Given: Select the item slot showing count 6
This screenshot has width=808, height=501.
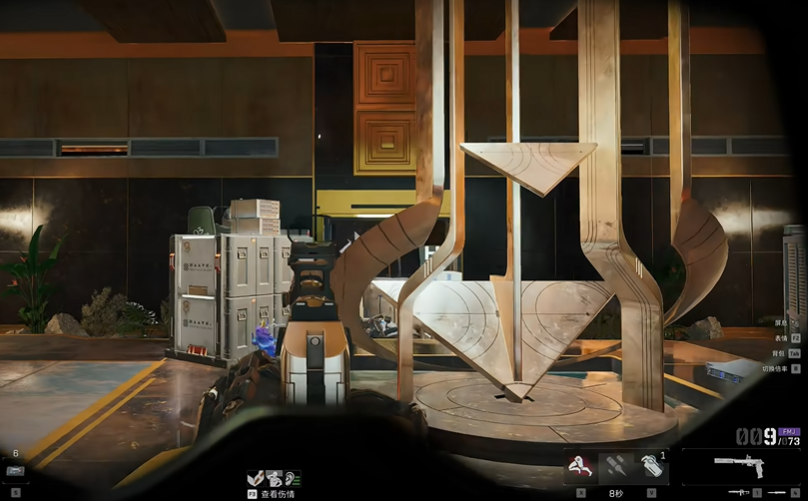Looking at the screenshot, I should click(x=15, y=468).
